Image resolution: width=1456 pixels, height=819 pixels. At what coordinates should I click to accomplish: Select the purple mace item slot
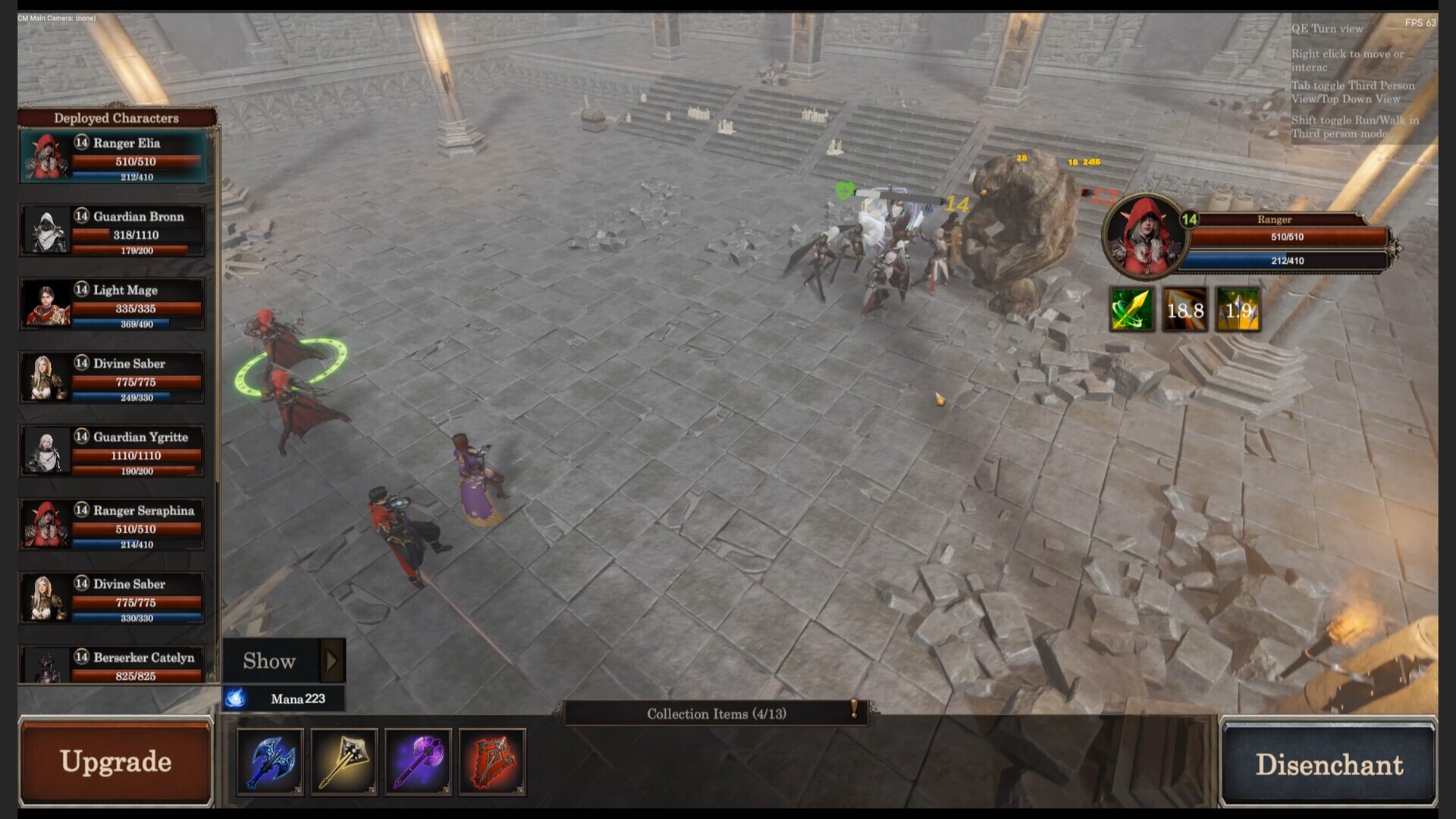(x=419, y=762)
